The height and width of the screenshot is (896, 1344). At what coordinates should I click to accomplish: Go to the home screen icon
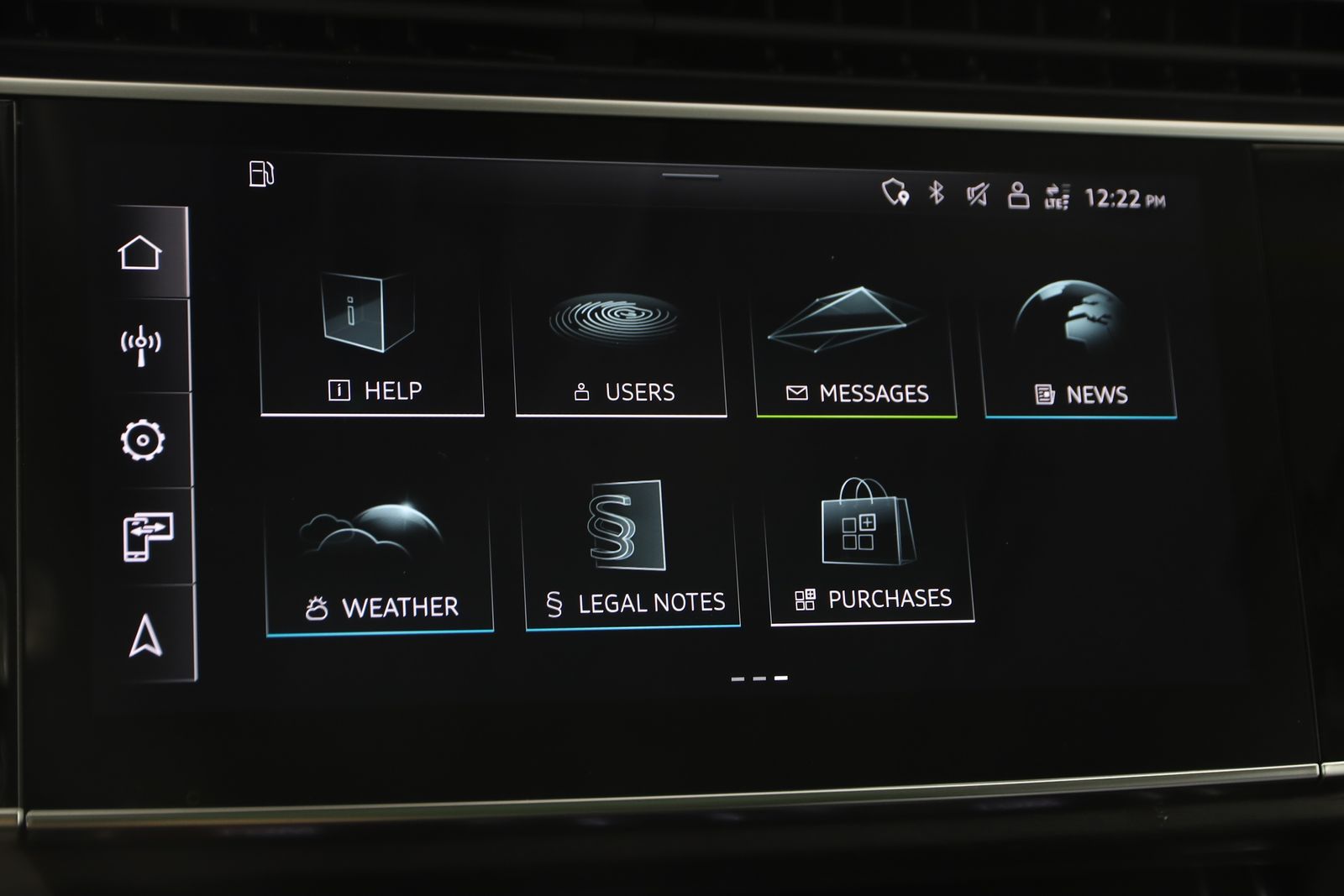click(140, 252)
